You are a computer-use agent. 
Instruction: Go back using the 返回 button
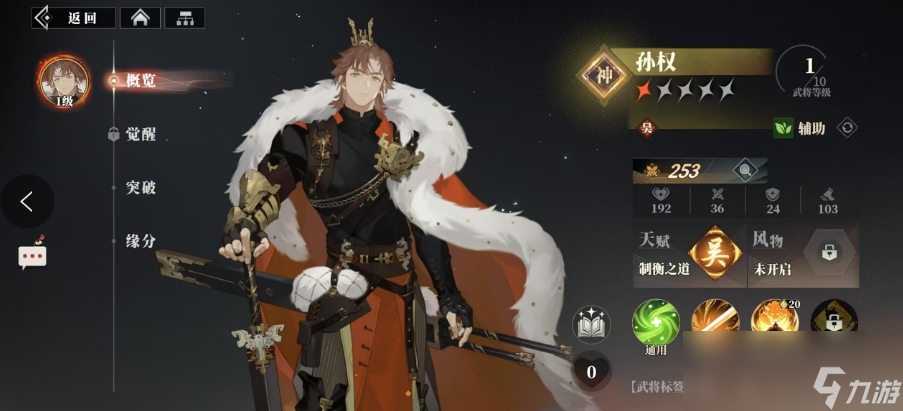(x=73, y=17)
